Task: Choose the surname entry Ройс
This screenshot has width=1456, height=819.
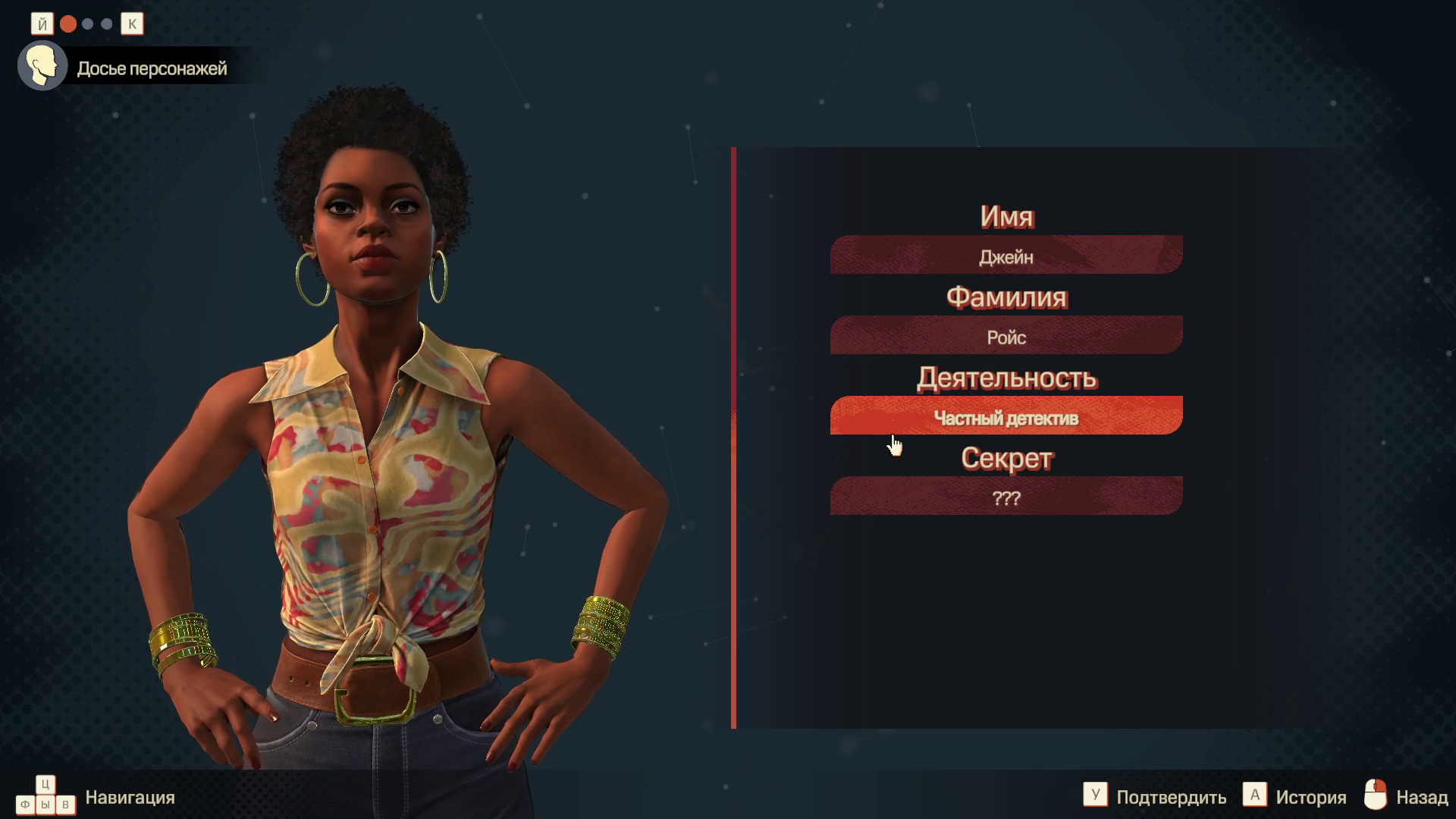Action: [1006, 335]
